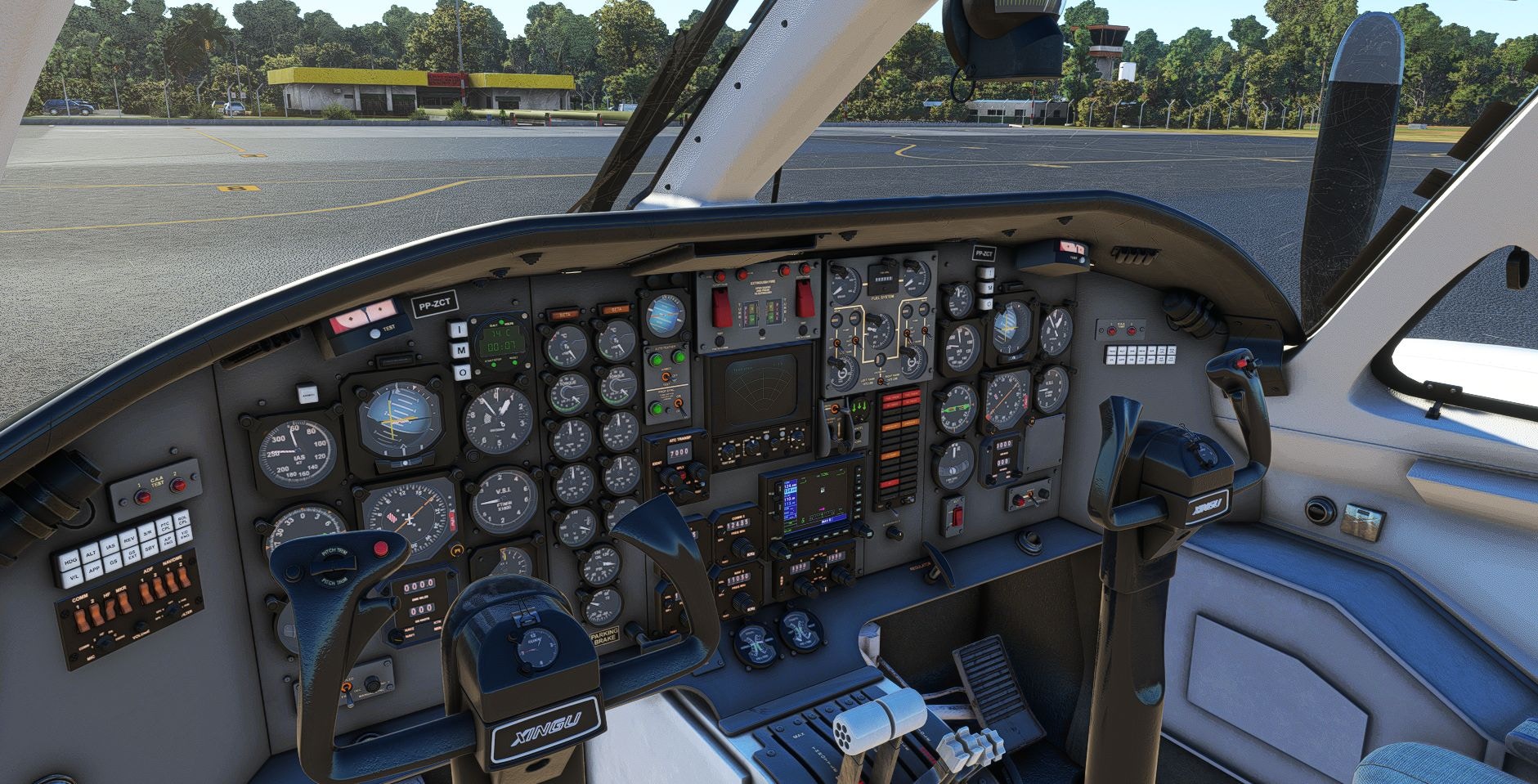Image resolution: width=1538 pixels, height=784 pixels.
Task: Activate the IAS hold button
Action: click(x=111, y=545)
